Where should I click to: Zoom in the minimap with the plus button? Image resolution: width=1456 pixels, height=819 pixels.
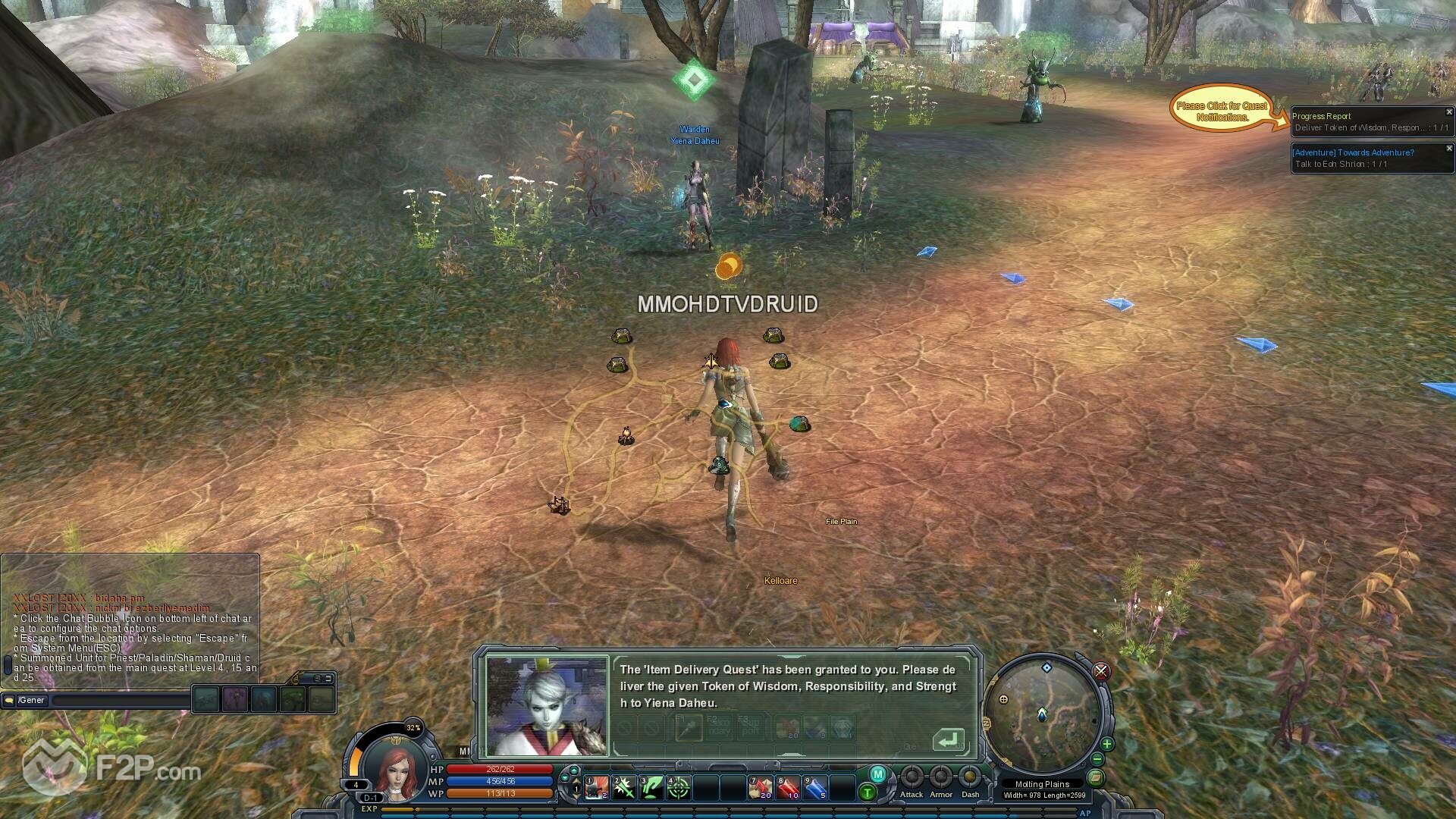(1107, 744)
